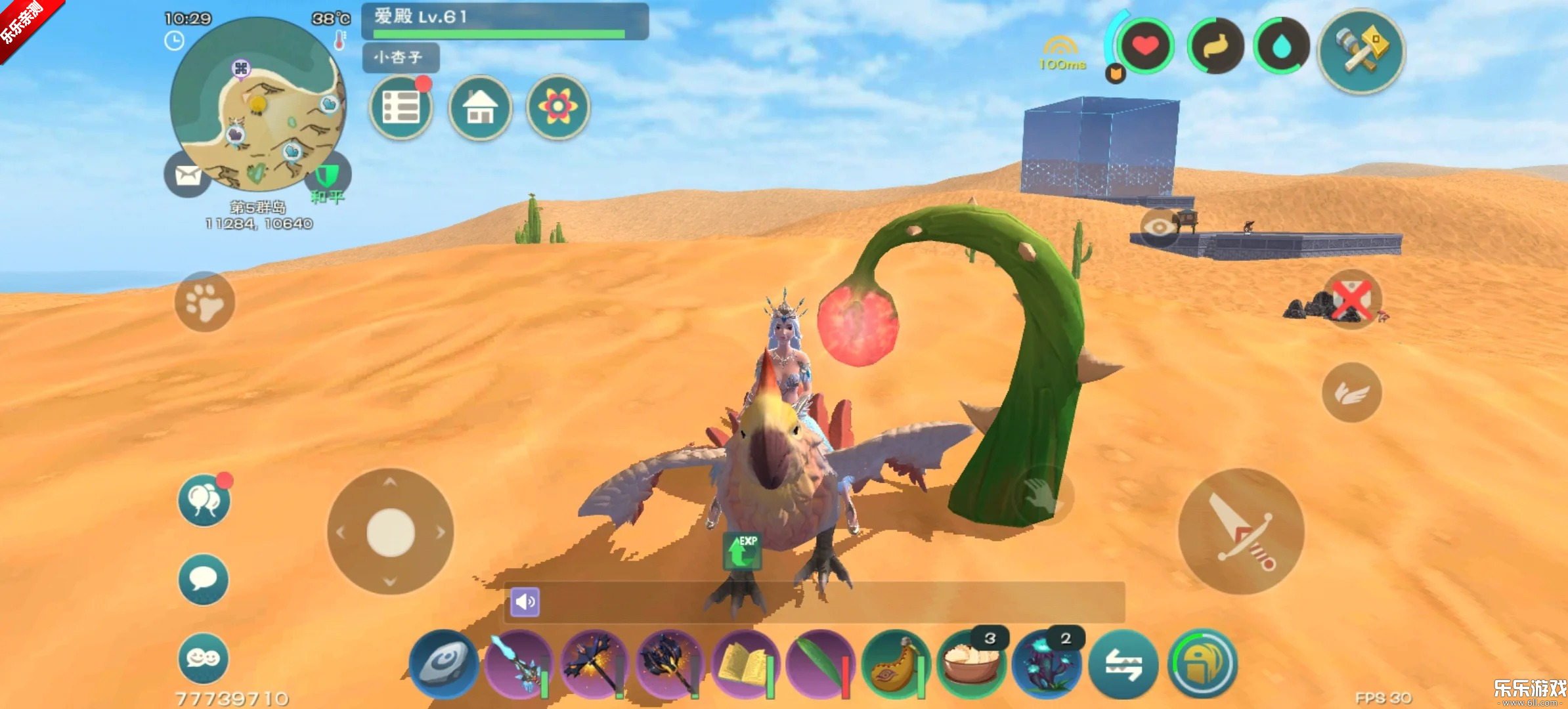This screenshot has width=1568, height=709.
Task: Open the hammer and axe crafting button
Action: [x=1361, y=51]
